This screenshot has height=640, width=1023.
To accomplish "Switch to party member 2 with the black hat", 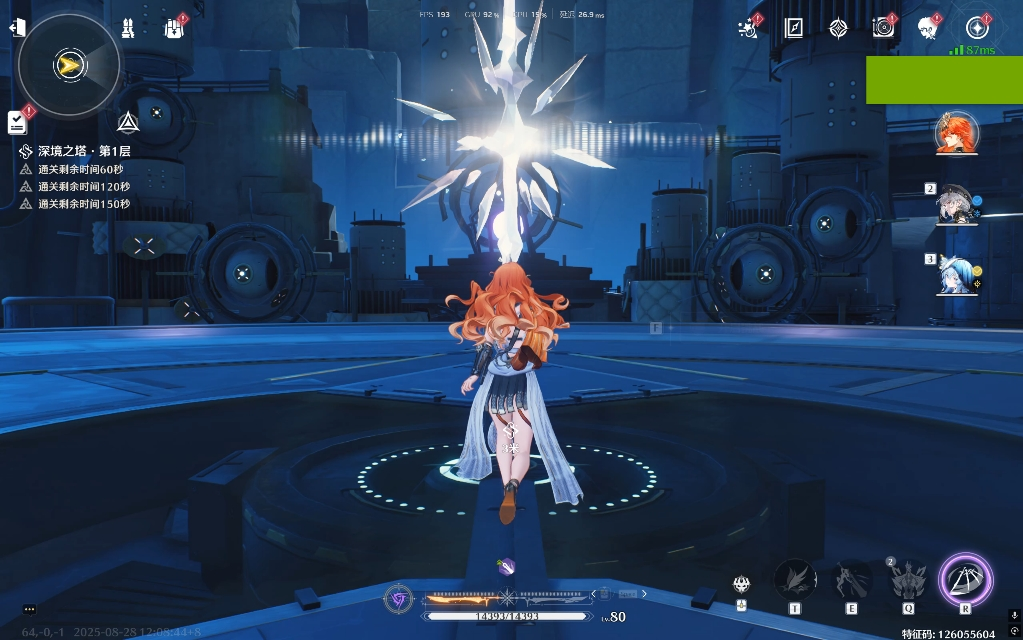I will [957, 205].
